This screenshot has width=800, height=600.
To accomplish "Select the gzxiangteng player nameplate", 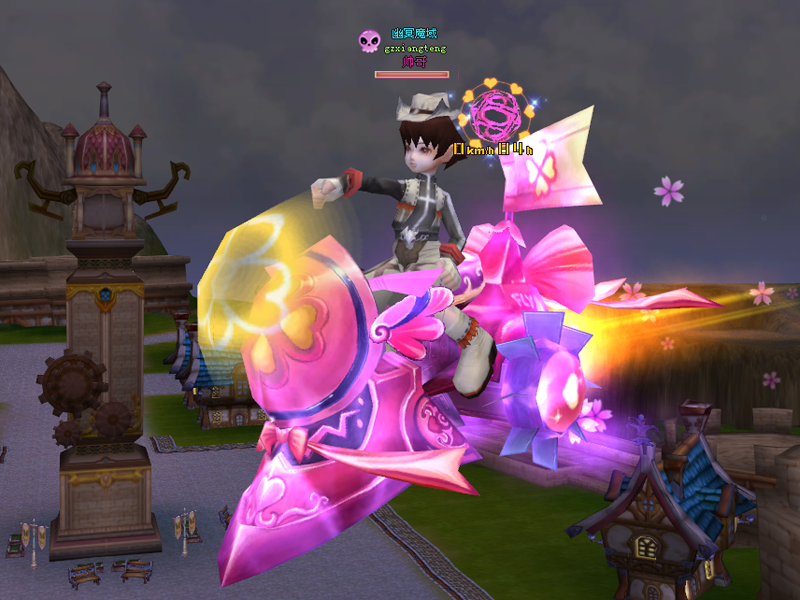I will click(x=415, y=48).
